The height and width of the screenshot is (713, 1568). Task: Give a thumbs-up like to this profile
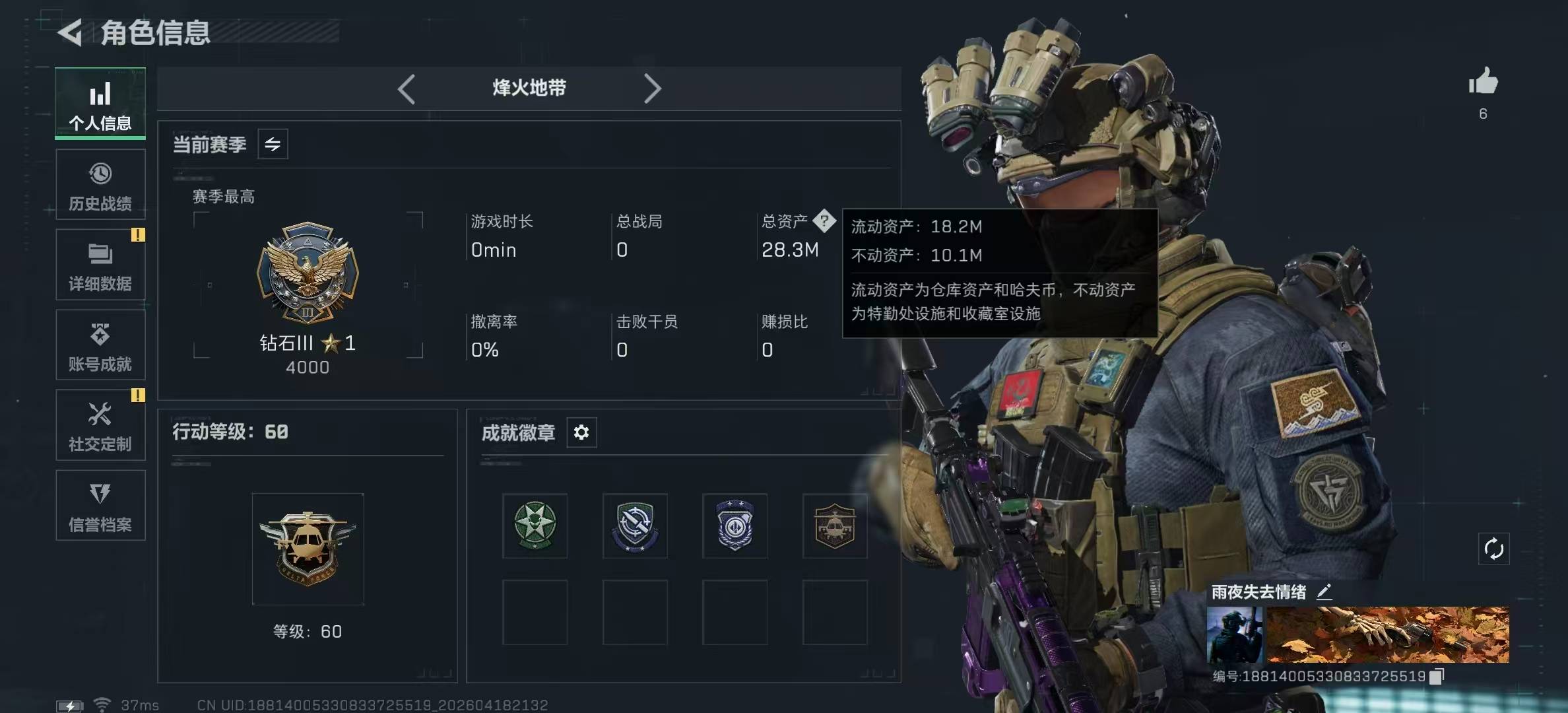[x=1483, y=82]
